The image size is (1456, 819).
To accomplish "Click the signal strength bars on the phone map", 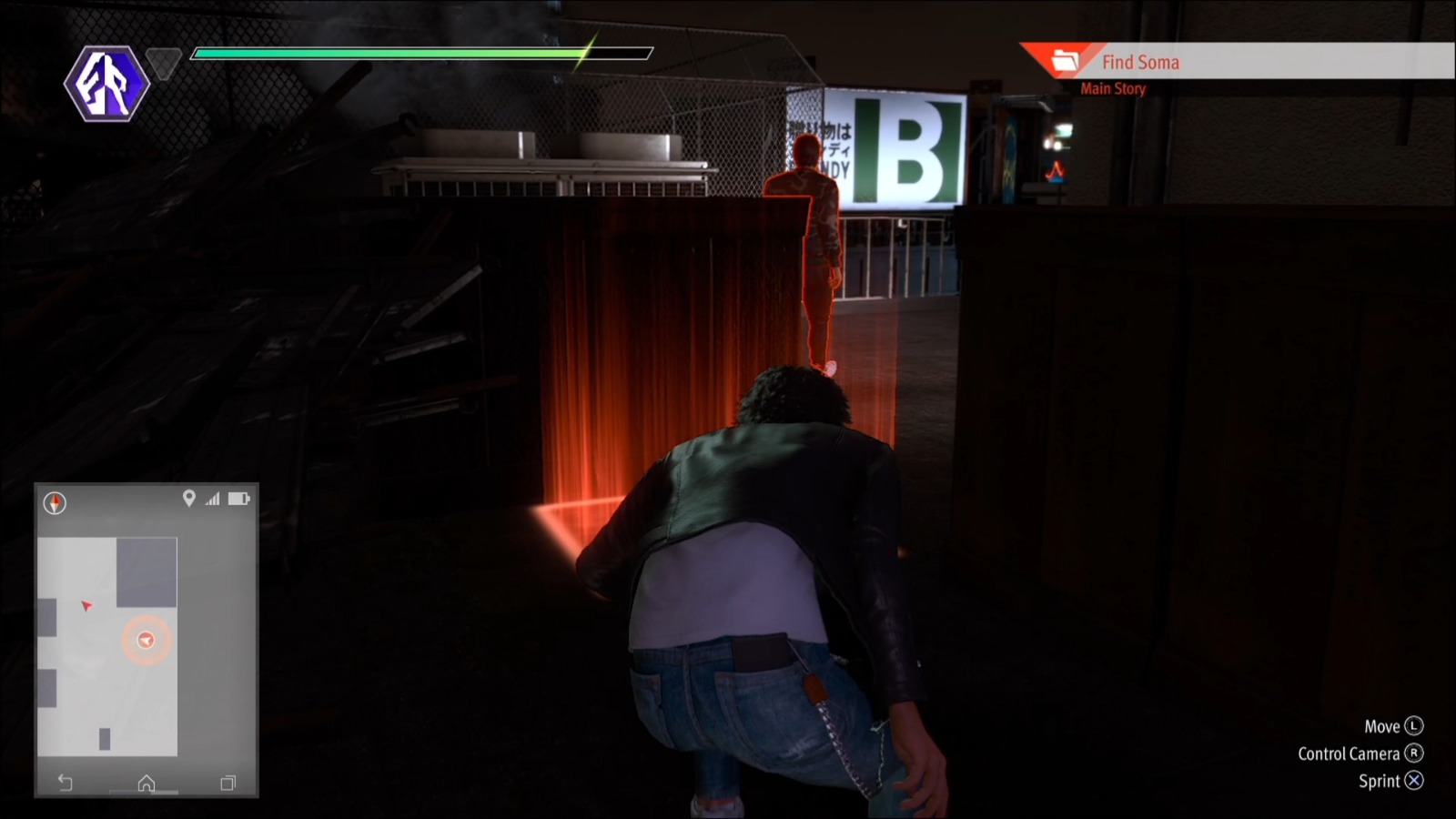I will [213, 498].
